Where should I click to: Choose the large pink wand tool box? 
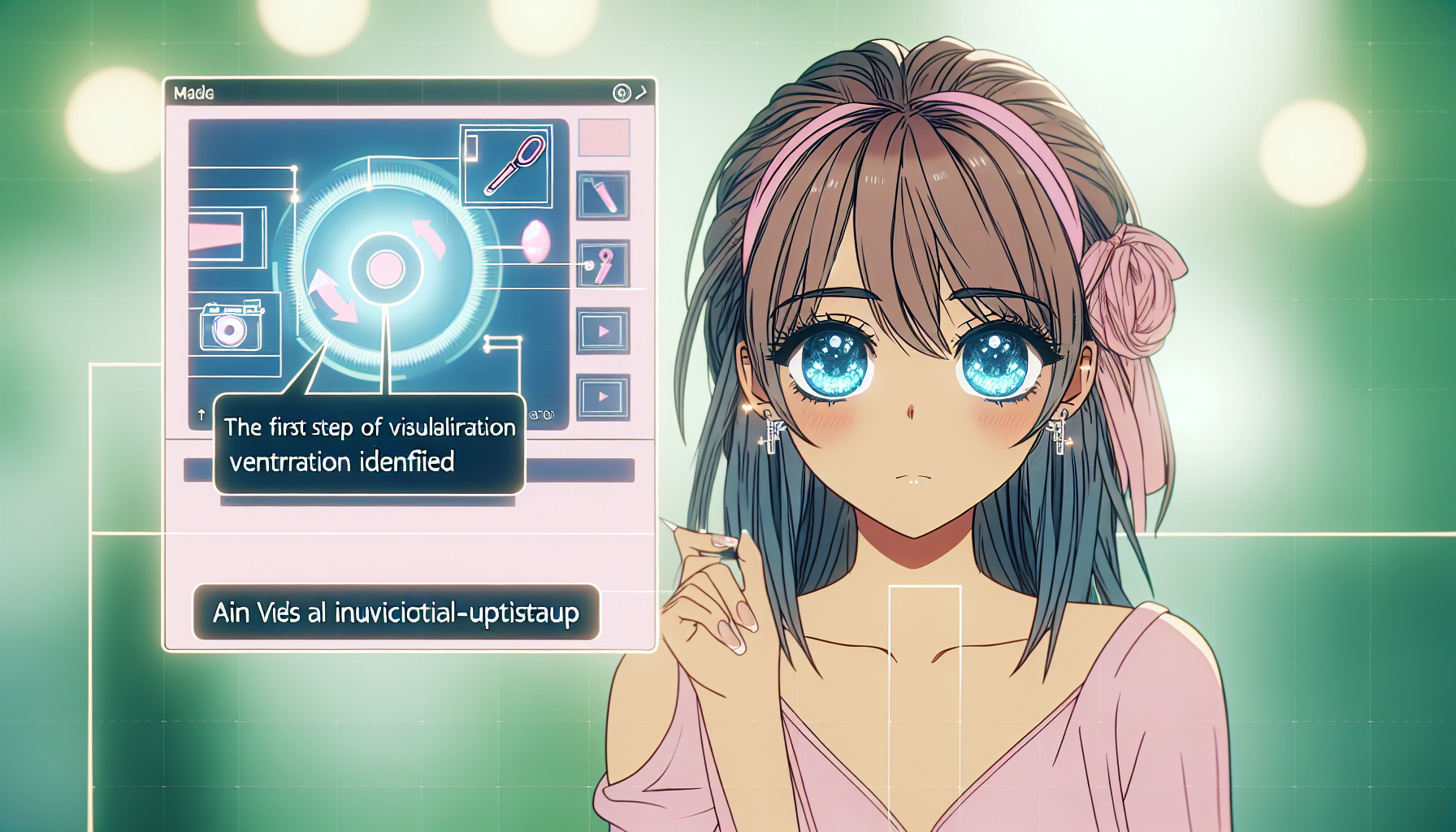506,166
